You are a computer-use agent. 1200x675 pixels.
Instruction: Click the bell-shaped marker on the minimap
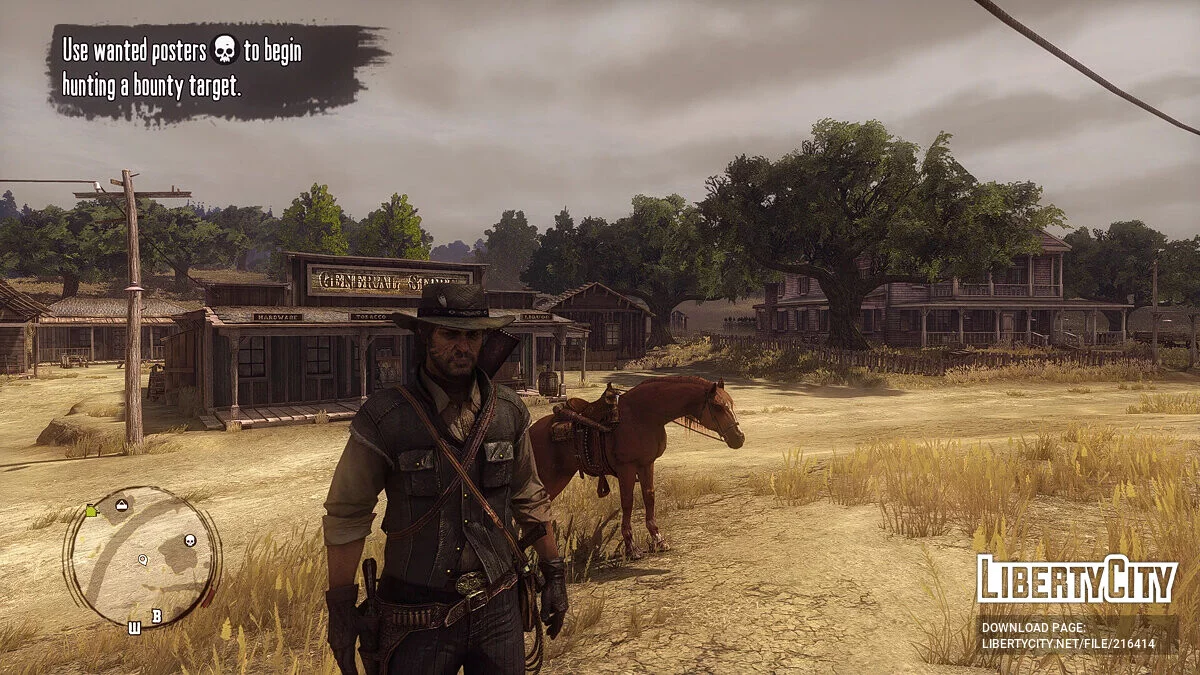click(x=122, y=505)
